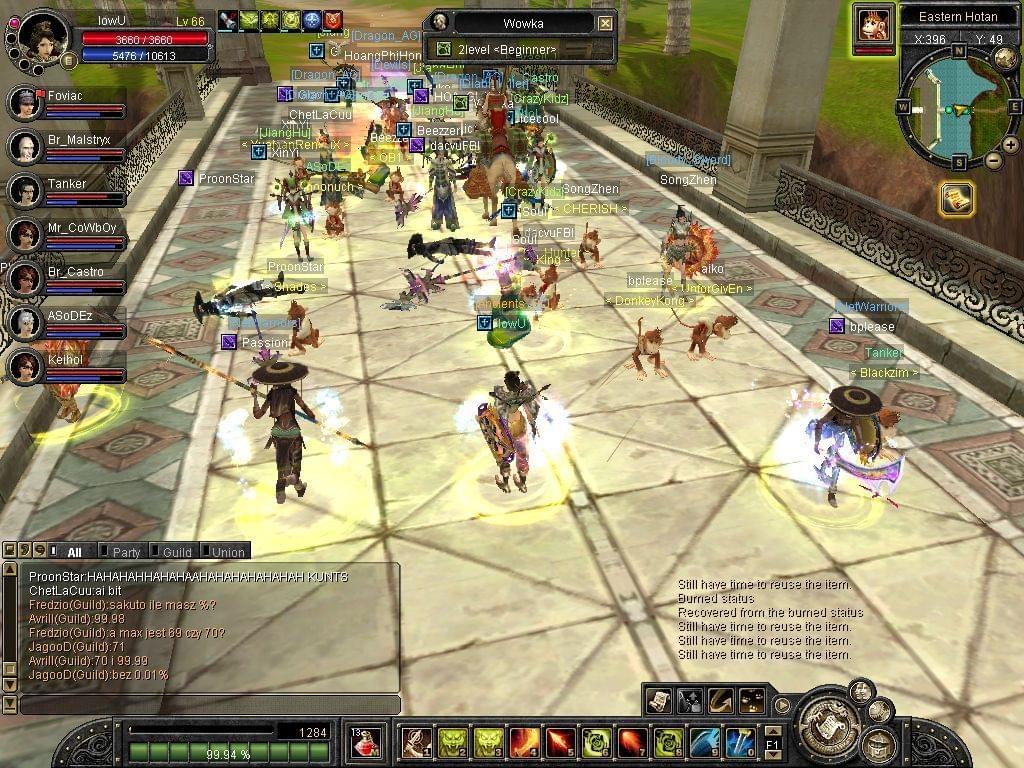Open lowU's character portrait
The image size is (1024, 768).
[x=42, y=36]
